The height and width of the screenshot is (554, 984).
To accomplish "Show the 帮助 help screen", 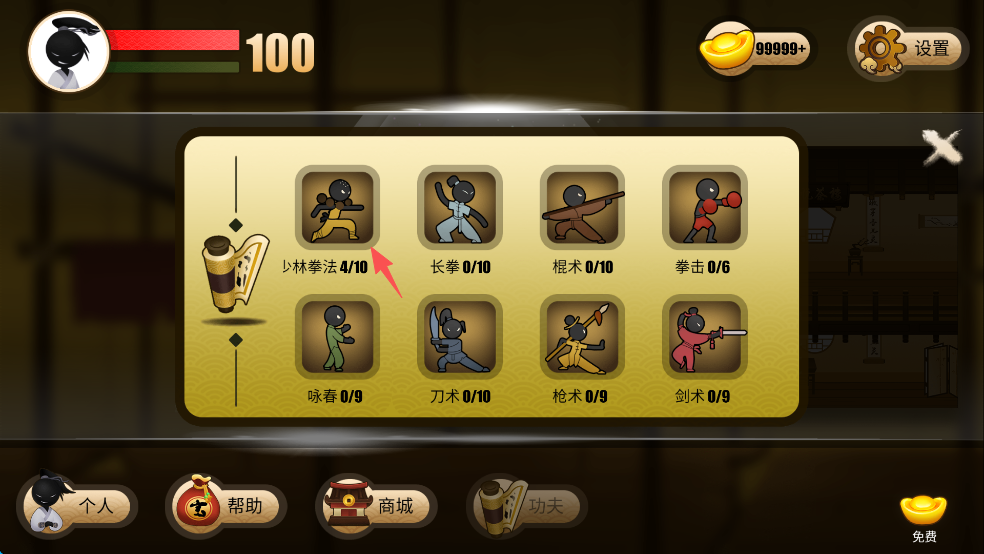I will tap(226, 506).
